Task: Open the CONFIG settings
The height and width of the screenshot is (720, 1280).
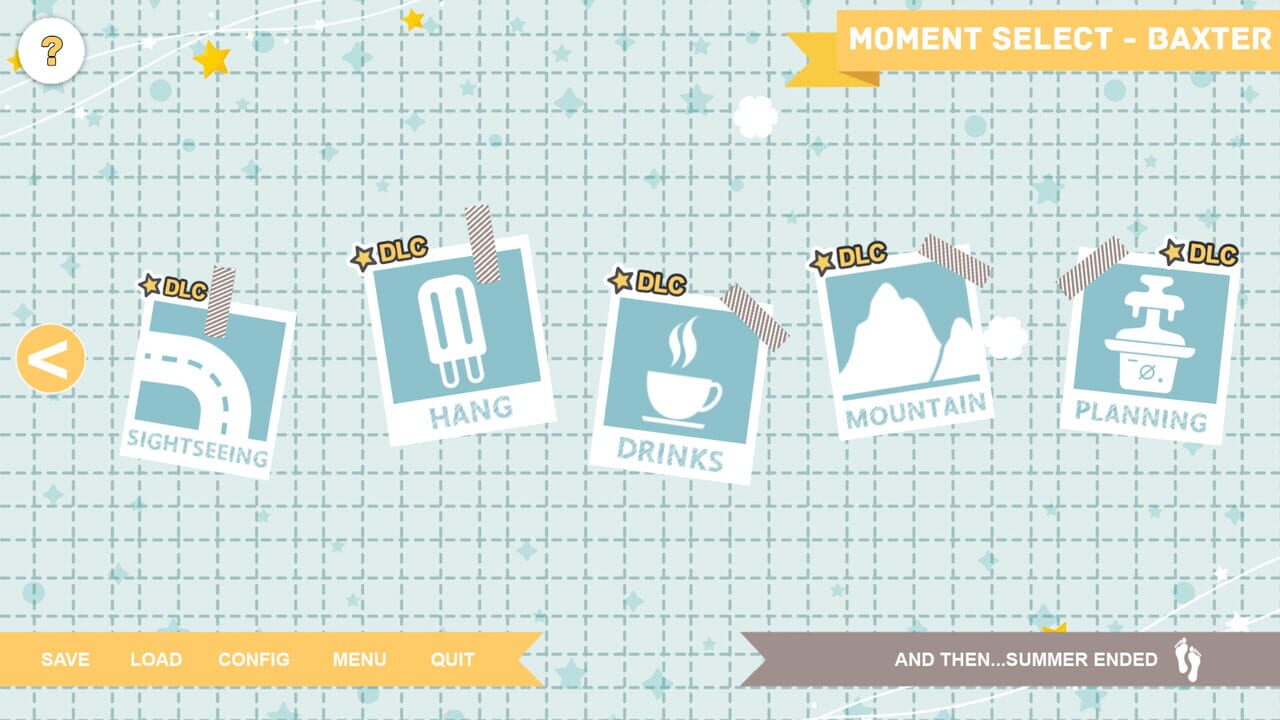Action: point(254,659)
